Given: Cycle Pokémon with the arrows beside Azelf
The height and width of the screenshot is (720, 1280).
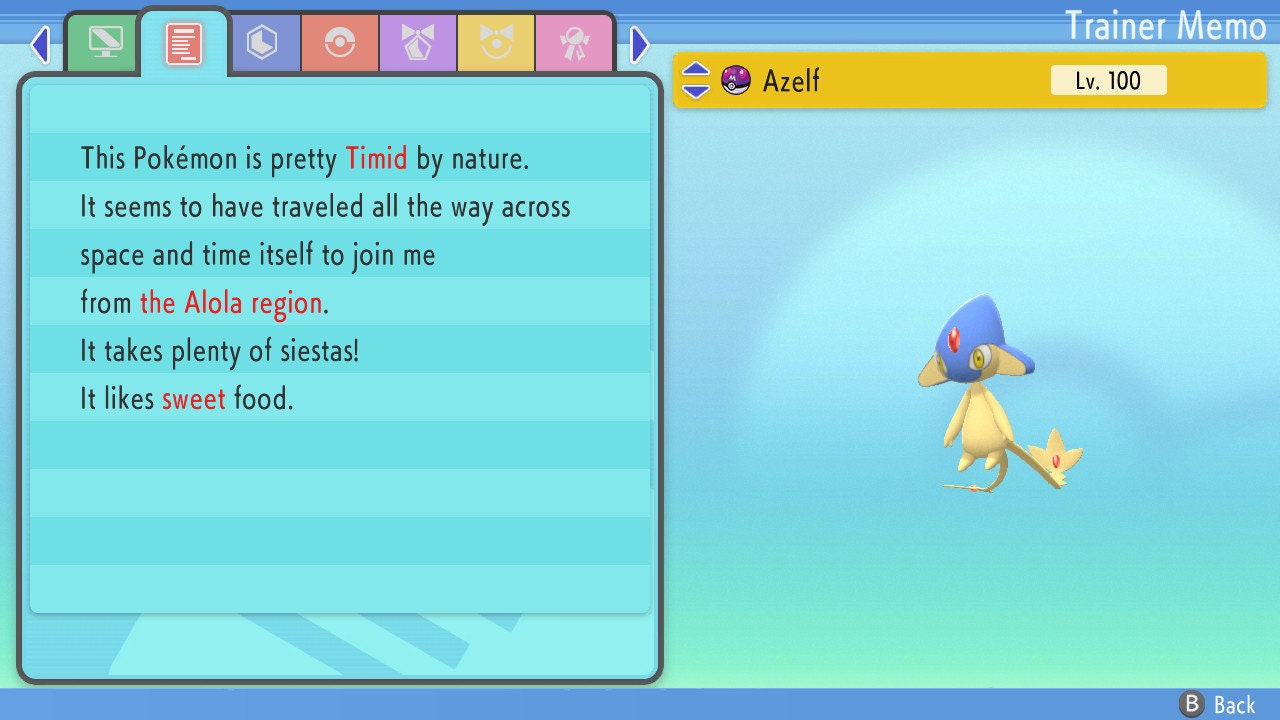Looking at the screenshot, I should (x=696, y=80).
